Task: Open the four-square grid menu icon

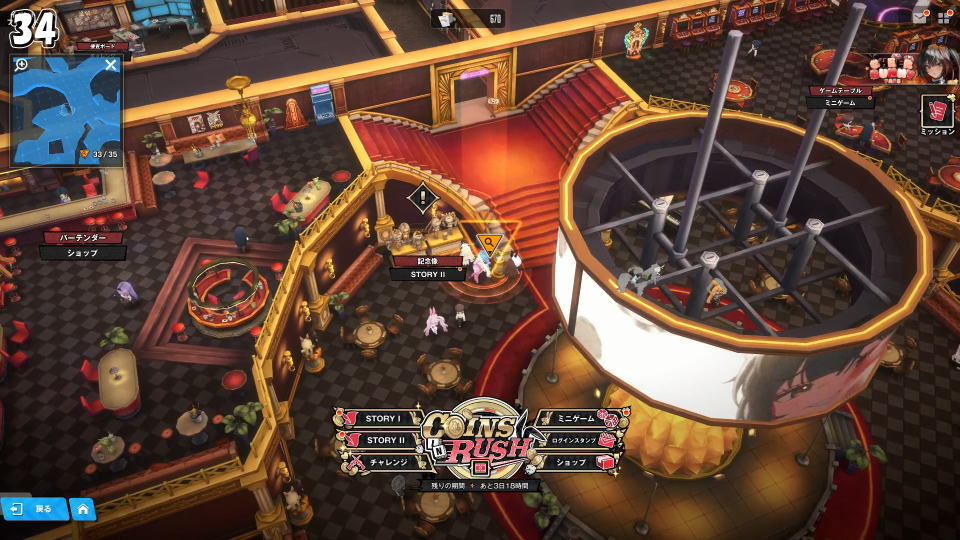Action: tap(944, 17)
